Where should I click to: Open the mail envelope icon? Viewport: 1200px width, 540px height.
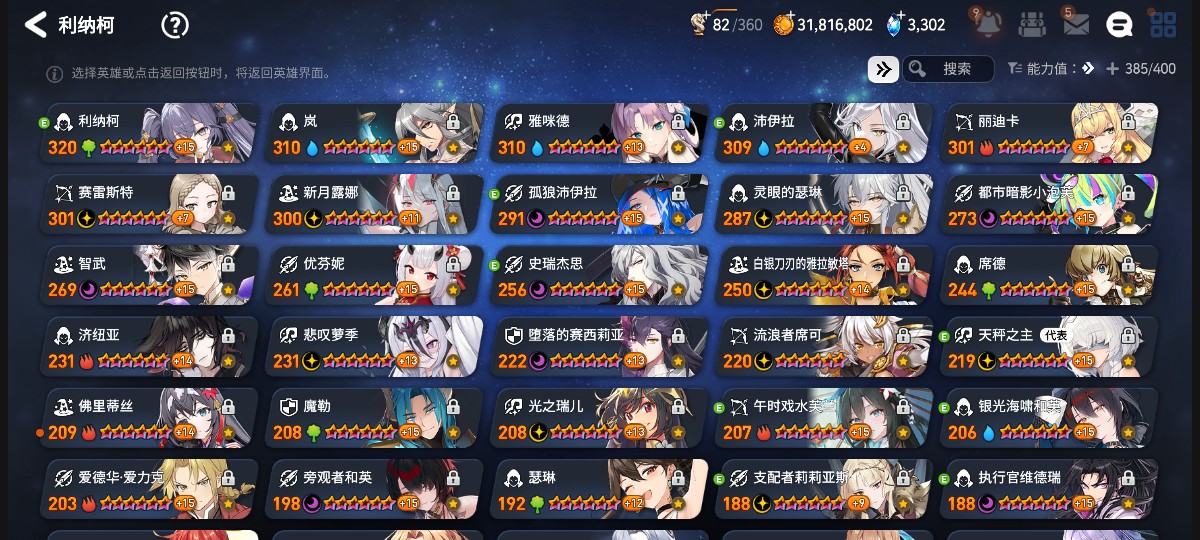coord(1076,25)
